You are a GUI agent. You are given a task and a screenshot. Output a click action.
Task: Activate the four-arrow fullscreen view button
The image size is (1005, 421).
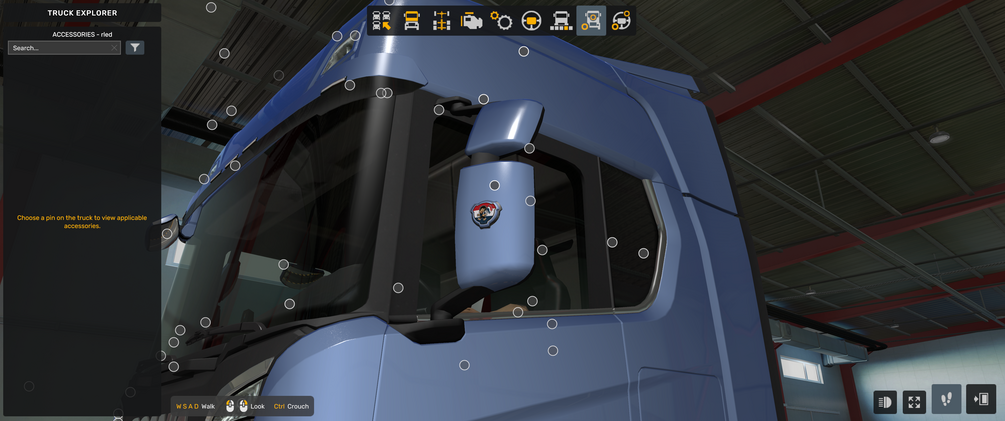(914, 401)
